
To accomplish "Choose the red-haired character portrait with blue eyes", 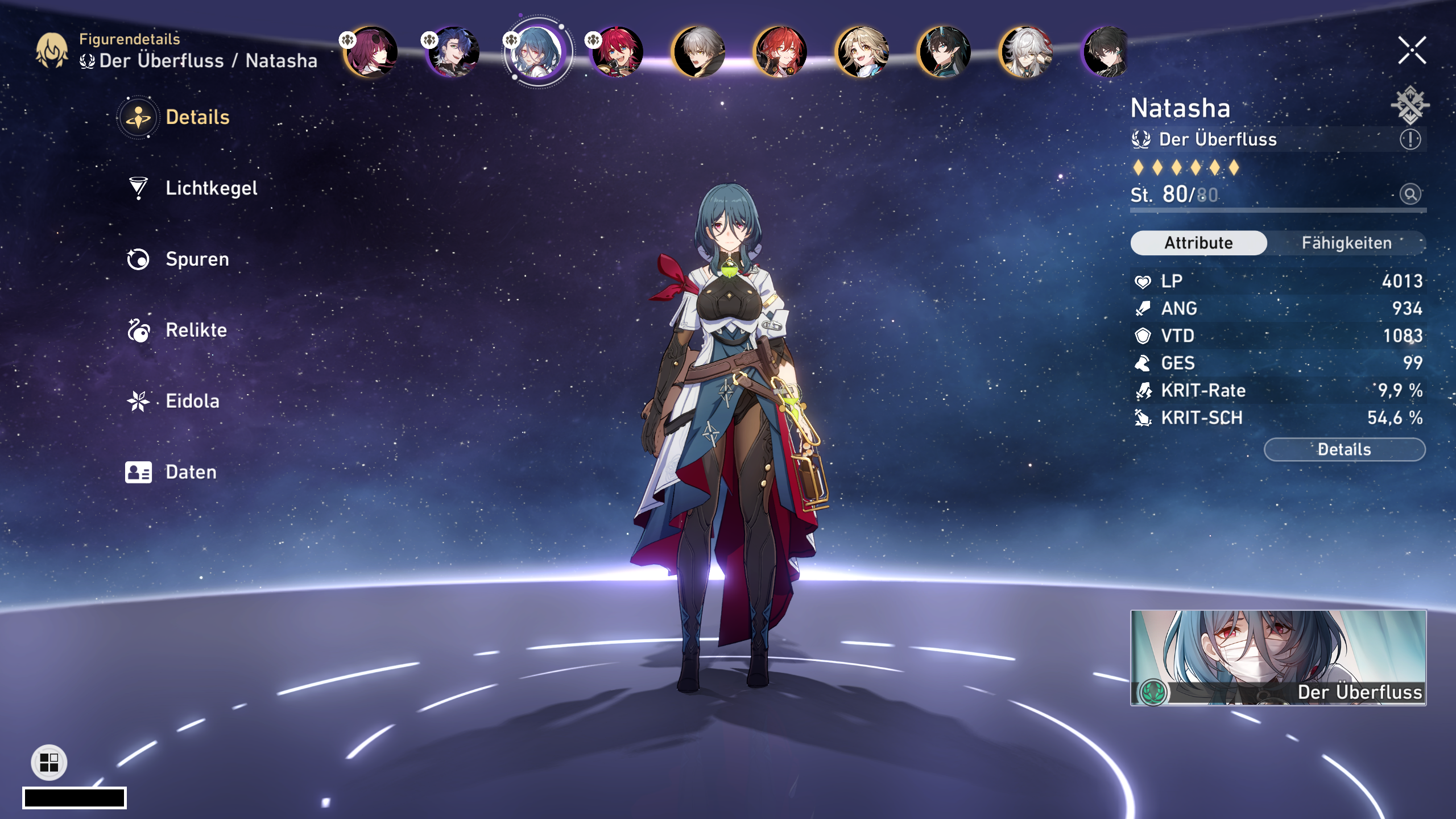I will 617,52.
